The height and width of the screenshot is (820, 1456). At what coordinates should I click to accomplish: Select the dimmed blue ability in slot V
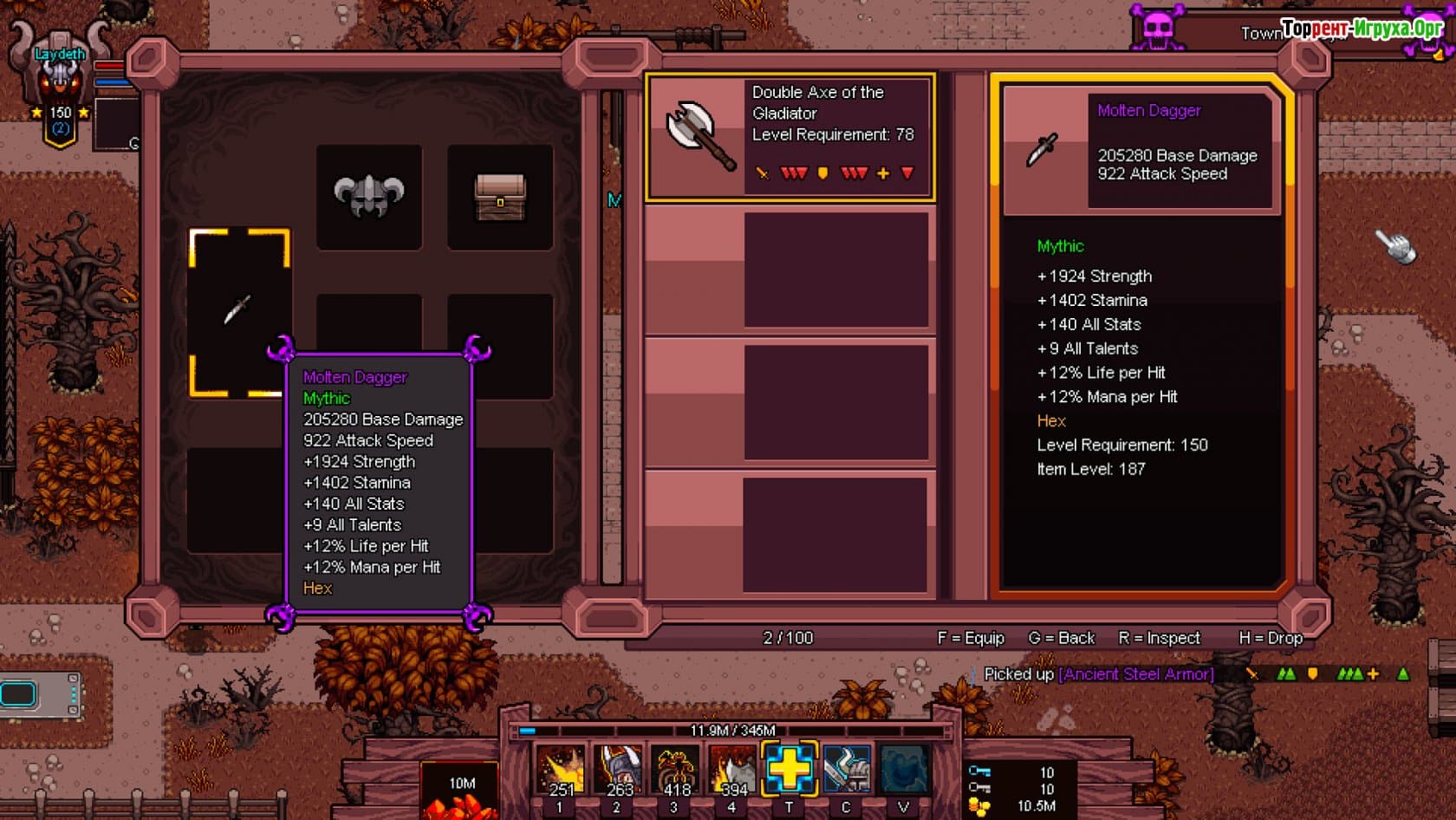tap(903, 768)
